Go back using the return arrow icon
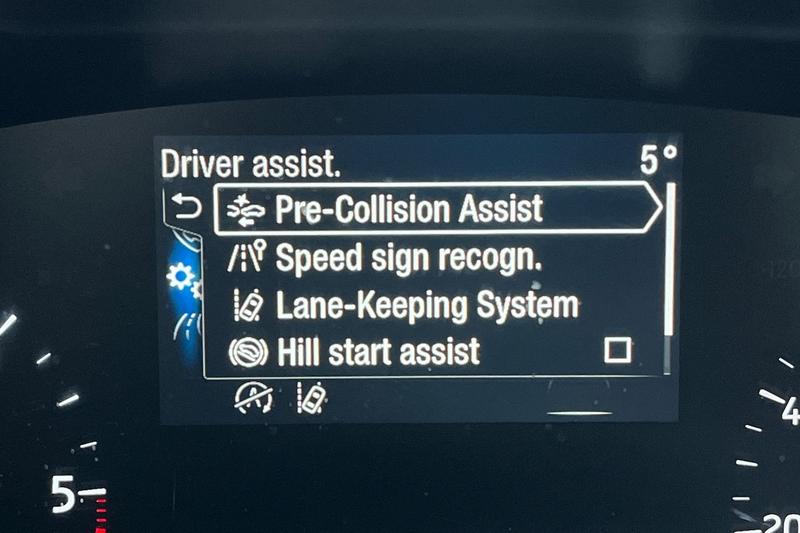Viewport: 800px width, 533px height. 187,208
